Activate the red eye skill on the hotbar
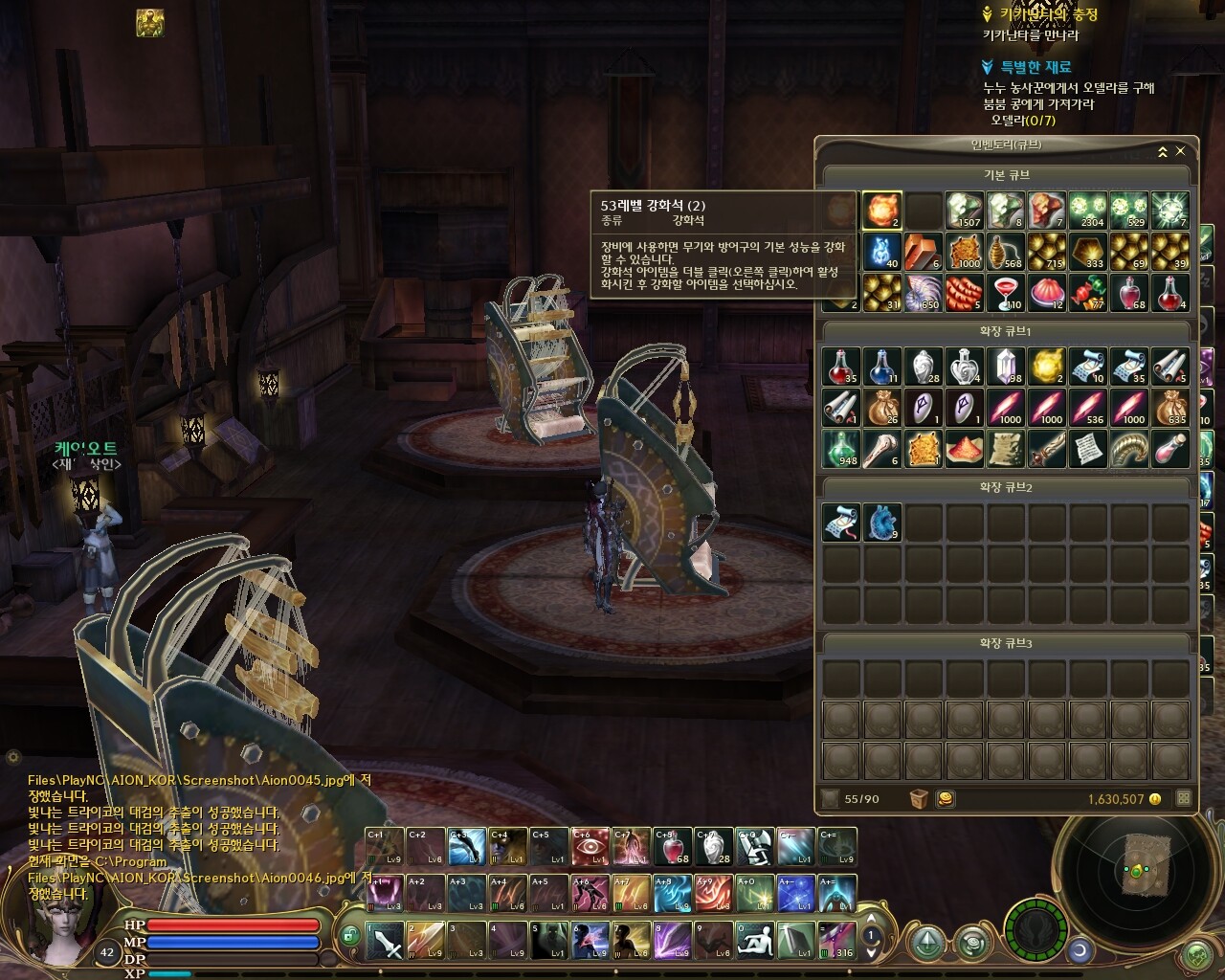 point(590,847)
